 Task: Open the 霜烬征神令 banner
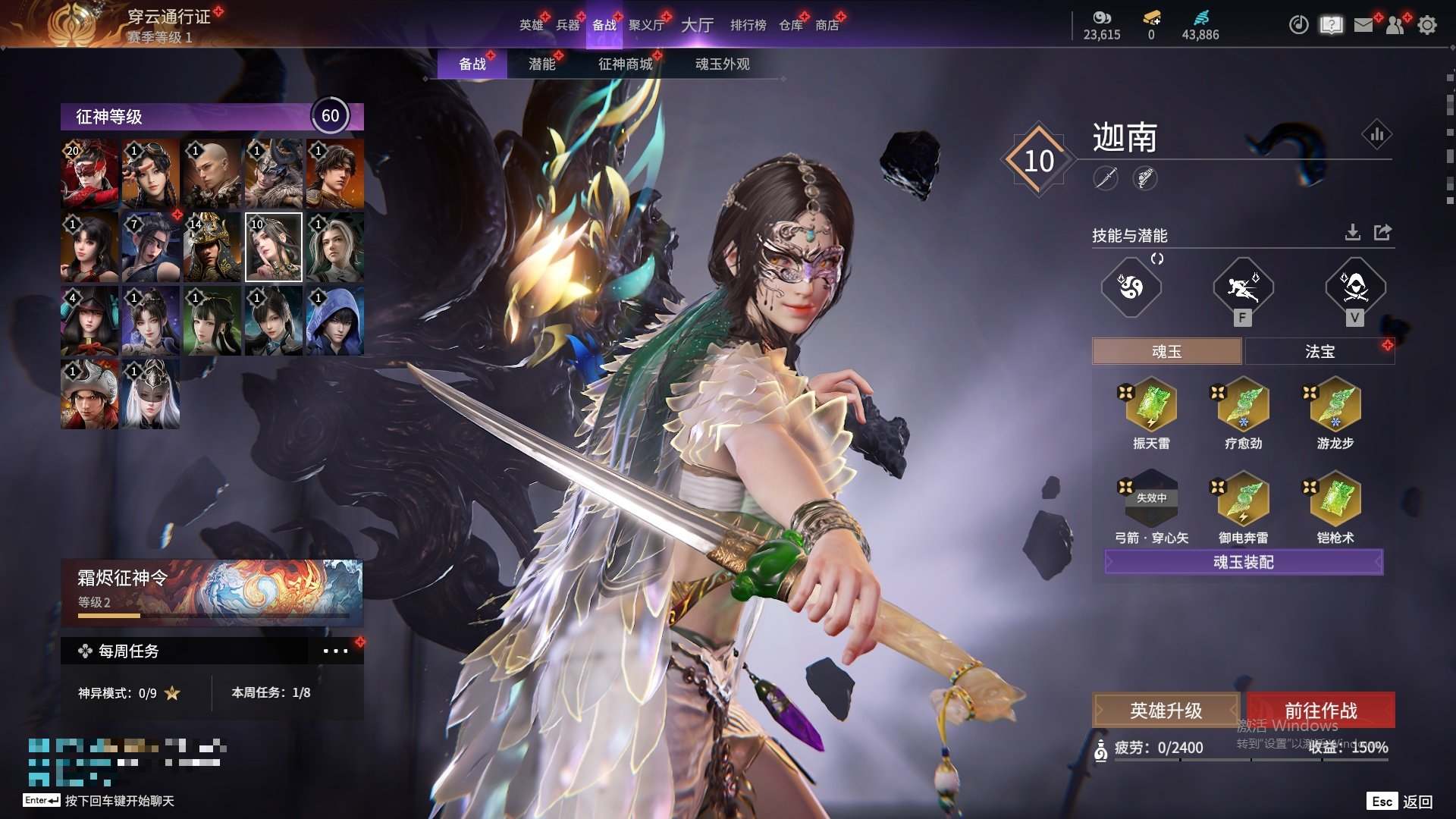click(212, 591)
